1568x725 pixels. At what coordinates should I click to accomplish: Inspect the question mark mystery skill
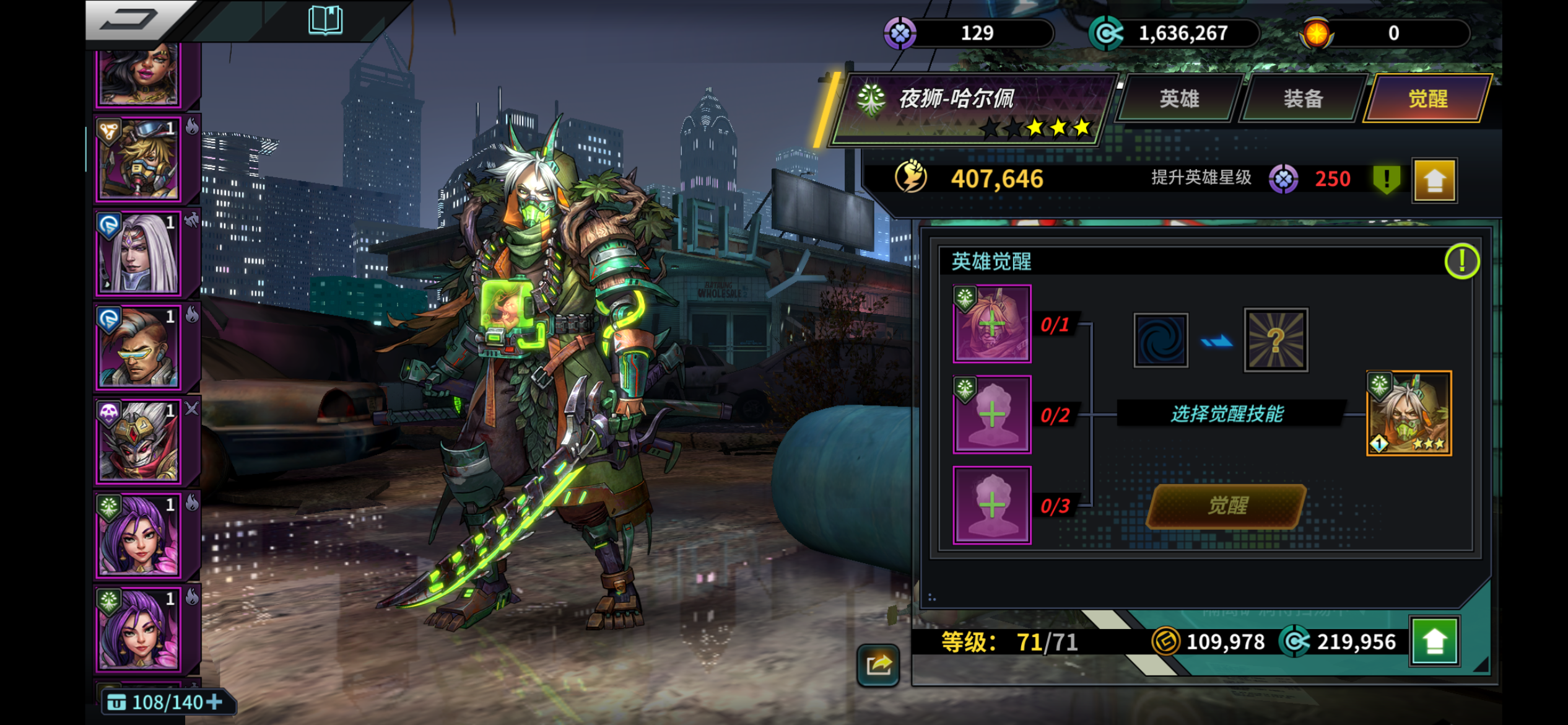pyautogui.click(x=1276, y=340)
